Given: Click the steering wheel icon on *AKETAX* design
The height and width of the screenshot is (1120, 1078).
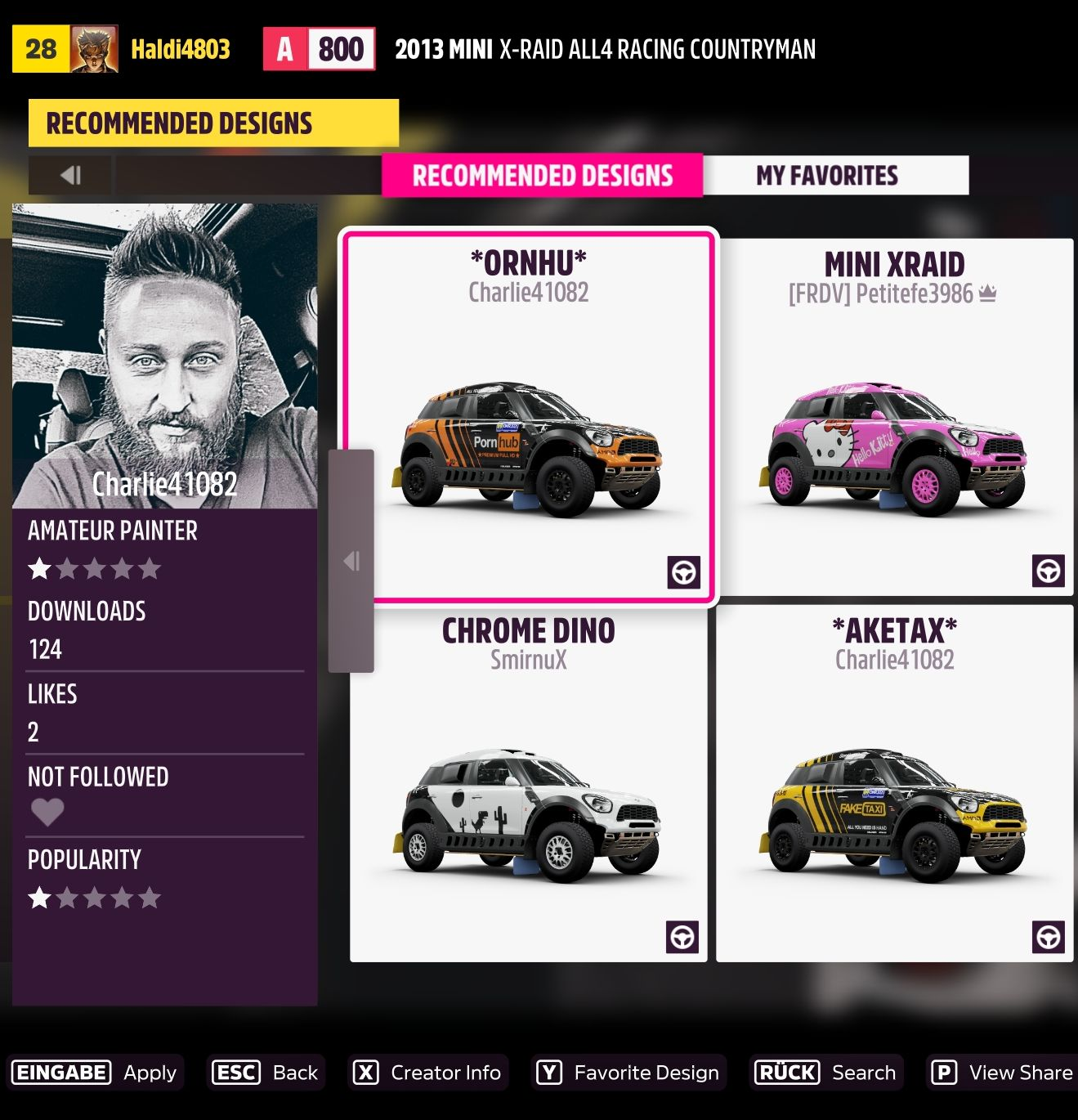Looking at the screenshot, I should (x=1049, y=939).
